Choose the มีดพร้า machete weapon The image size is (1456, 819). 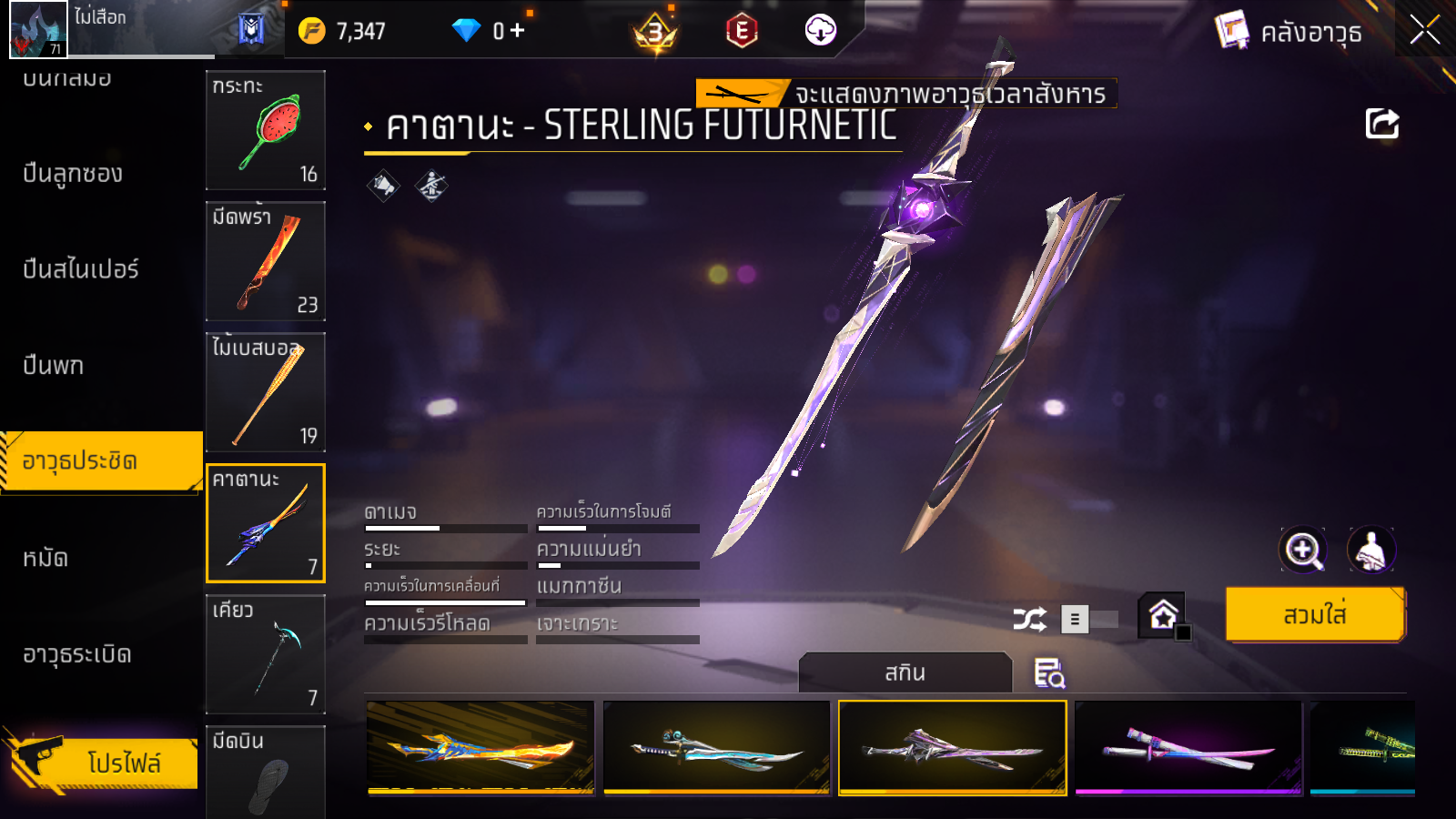tap(265, 261)
